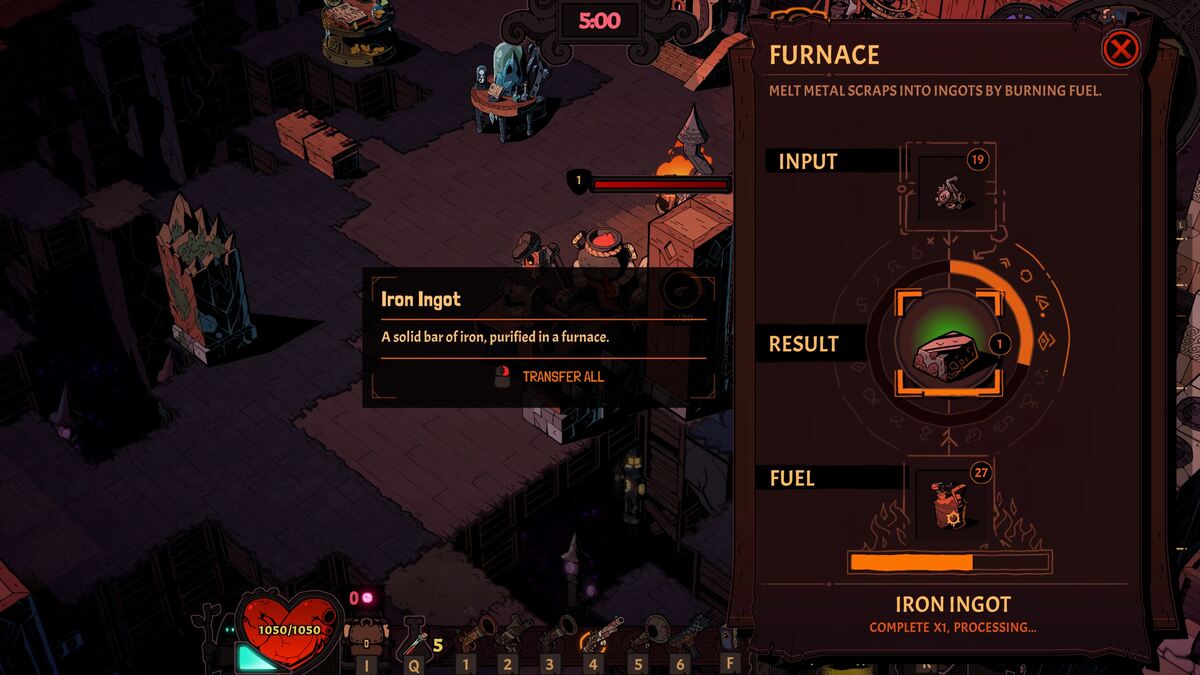1200x675 pixels.
Task: Open the backpack inventory
Action: pyautogui.click(x=365, y=635)
